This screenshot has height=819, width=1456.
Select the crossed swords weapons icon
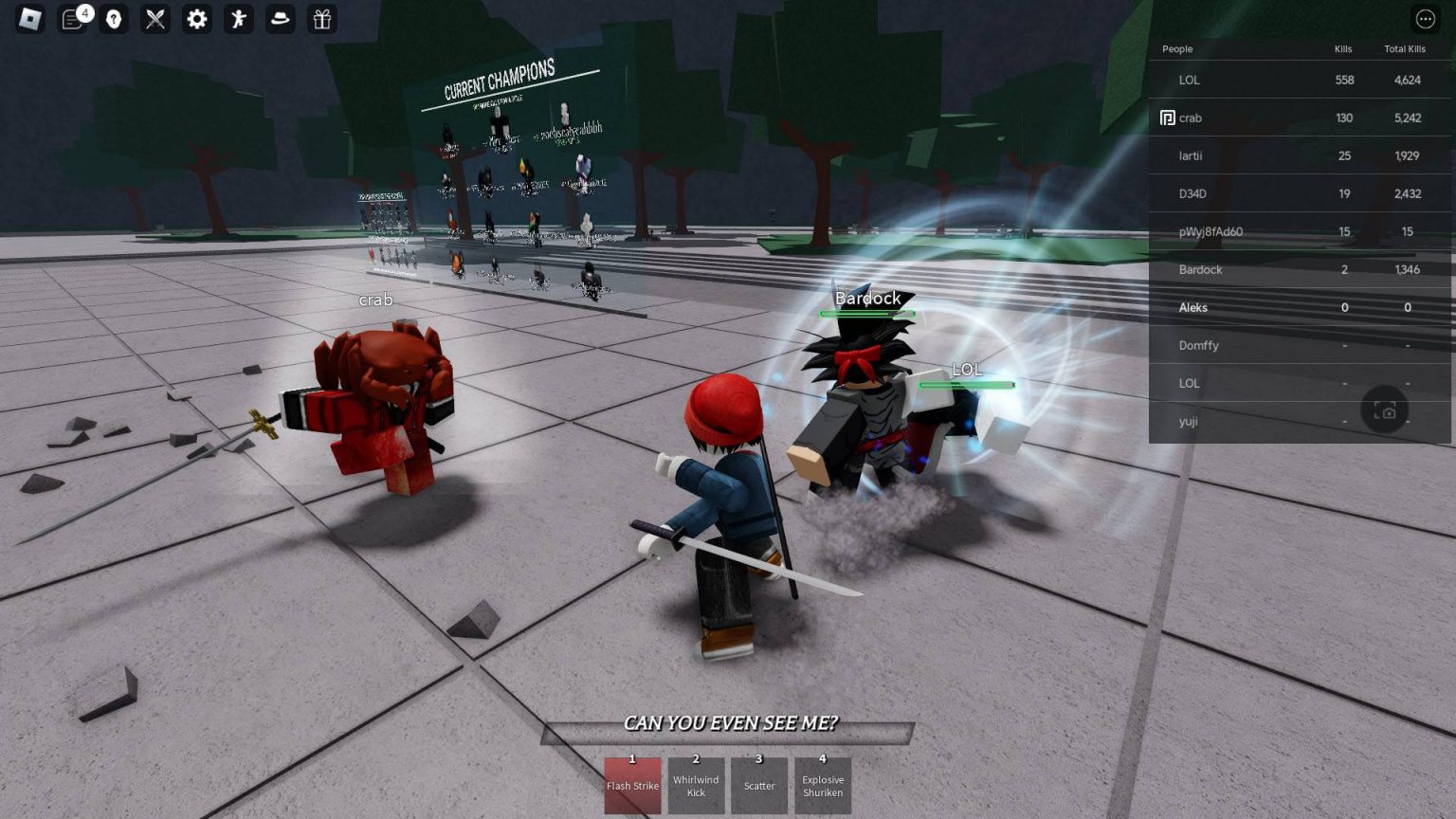pos(154,19)
